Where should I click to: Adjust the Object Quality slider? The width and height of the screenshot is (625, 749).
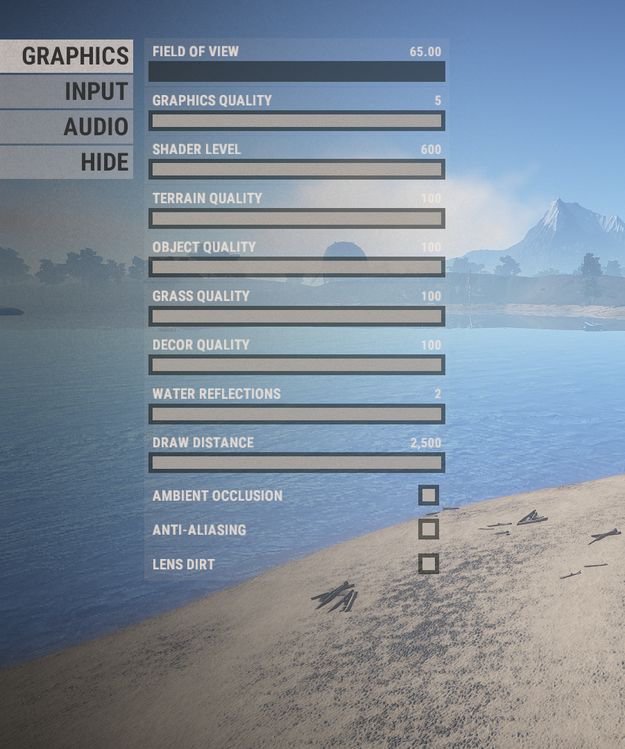coord(296,267)
